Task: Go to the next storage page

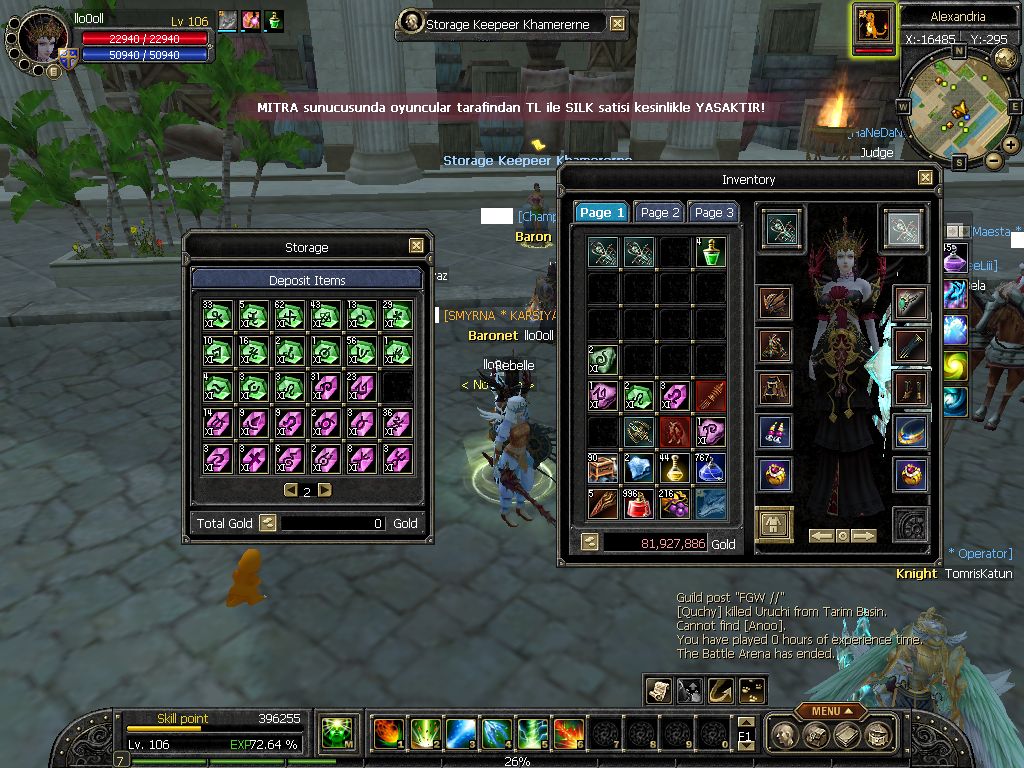Action: tap(325, 490)
